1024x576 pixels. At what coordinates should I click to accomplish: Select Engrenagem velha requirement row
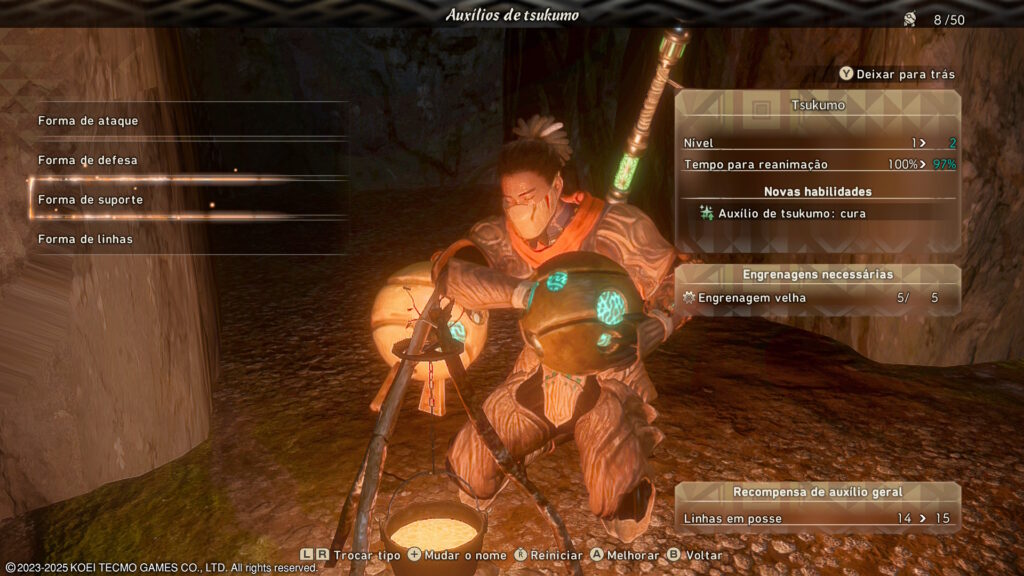tap(816, 298)
